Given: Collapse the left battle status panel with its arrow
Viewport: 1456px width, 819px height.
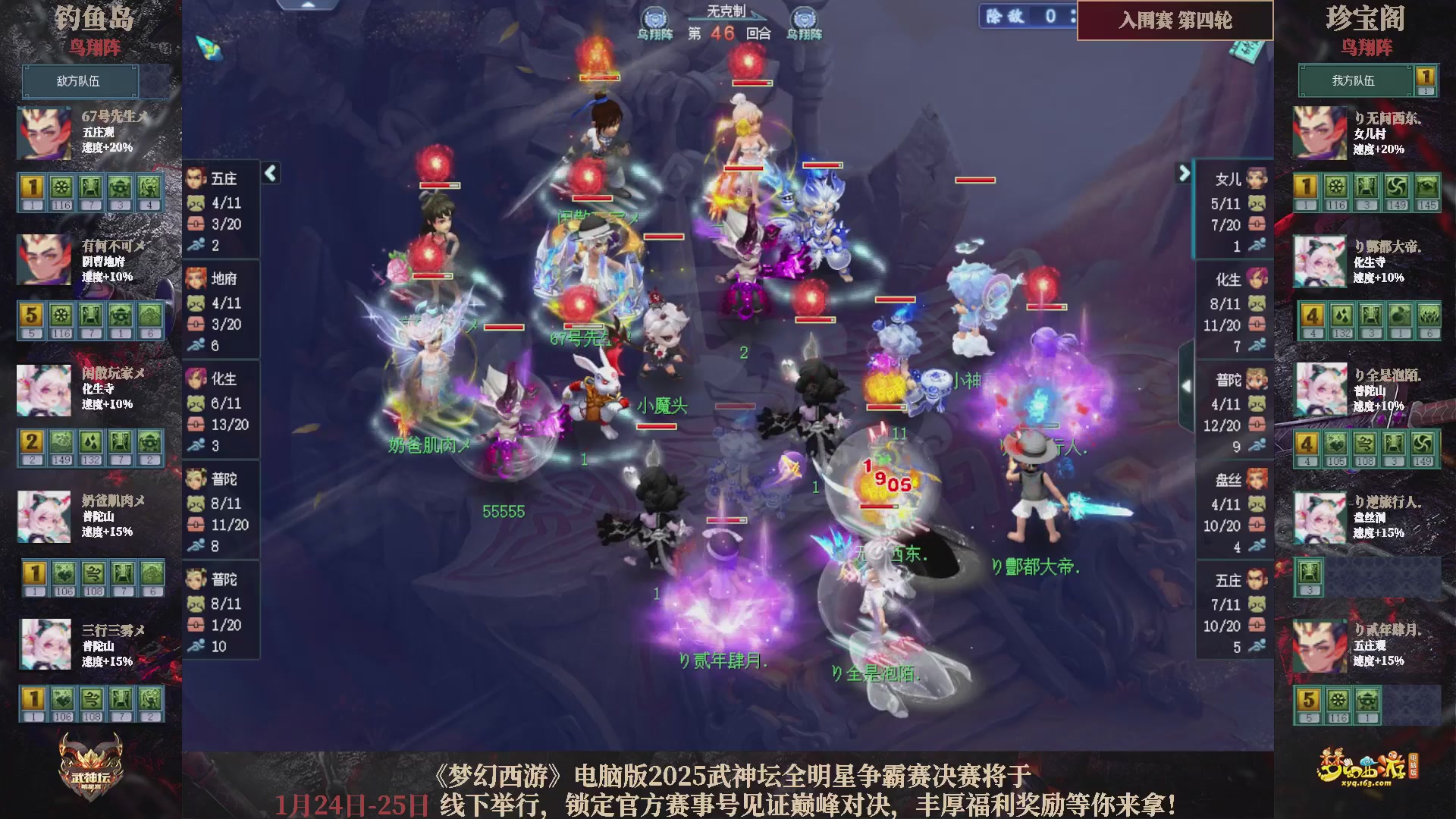Looking at the screenshot, I should 269,173.
